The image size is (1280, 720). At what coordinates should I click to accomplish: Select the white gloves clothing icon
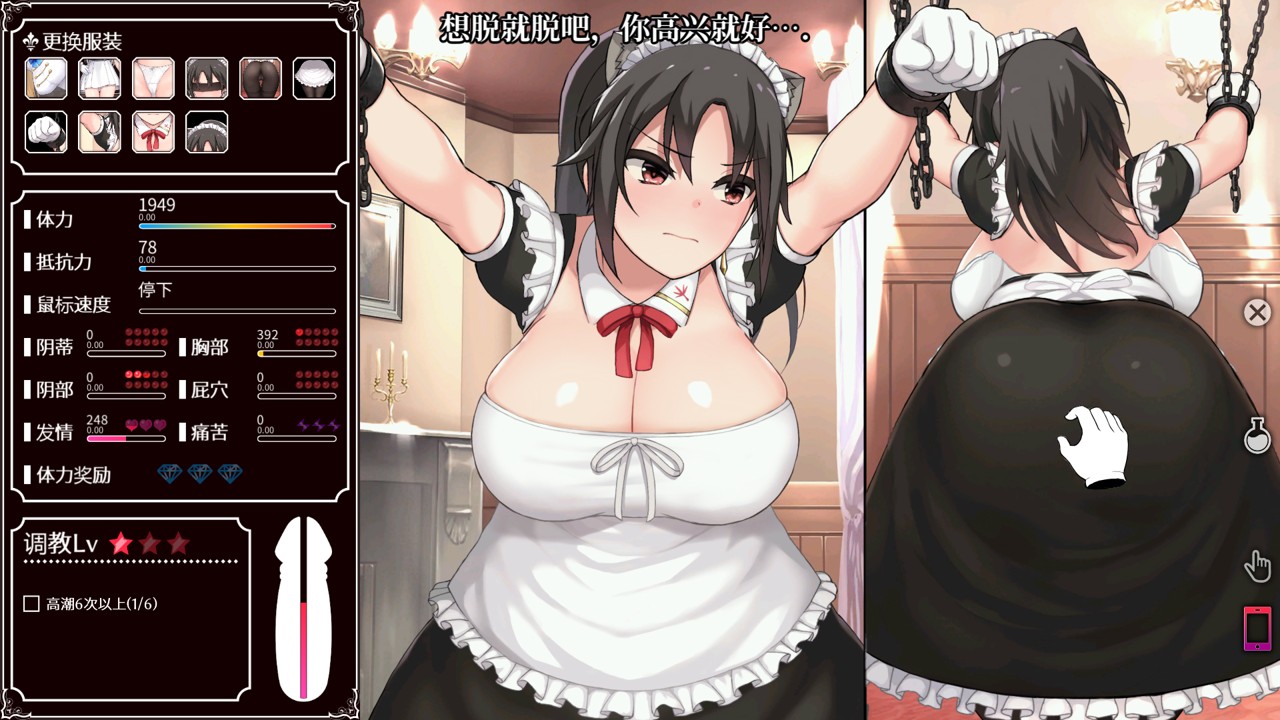click(x=45, y=131)
